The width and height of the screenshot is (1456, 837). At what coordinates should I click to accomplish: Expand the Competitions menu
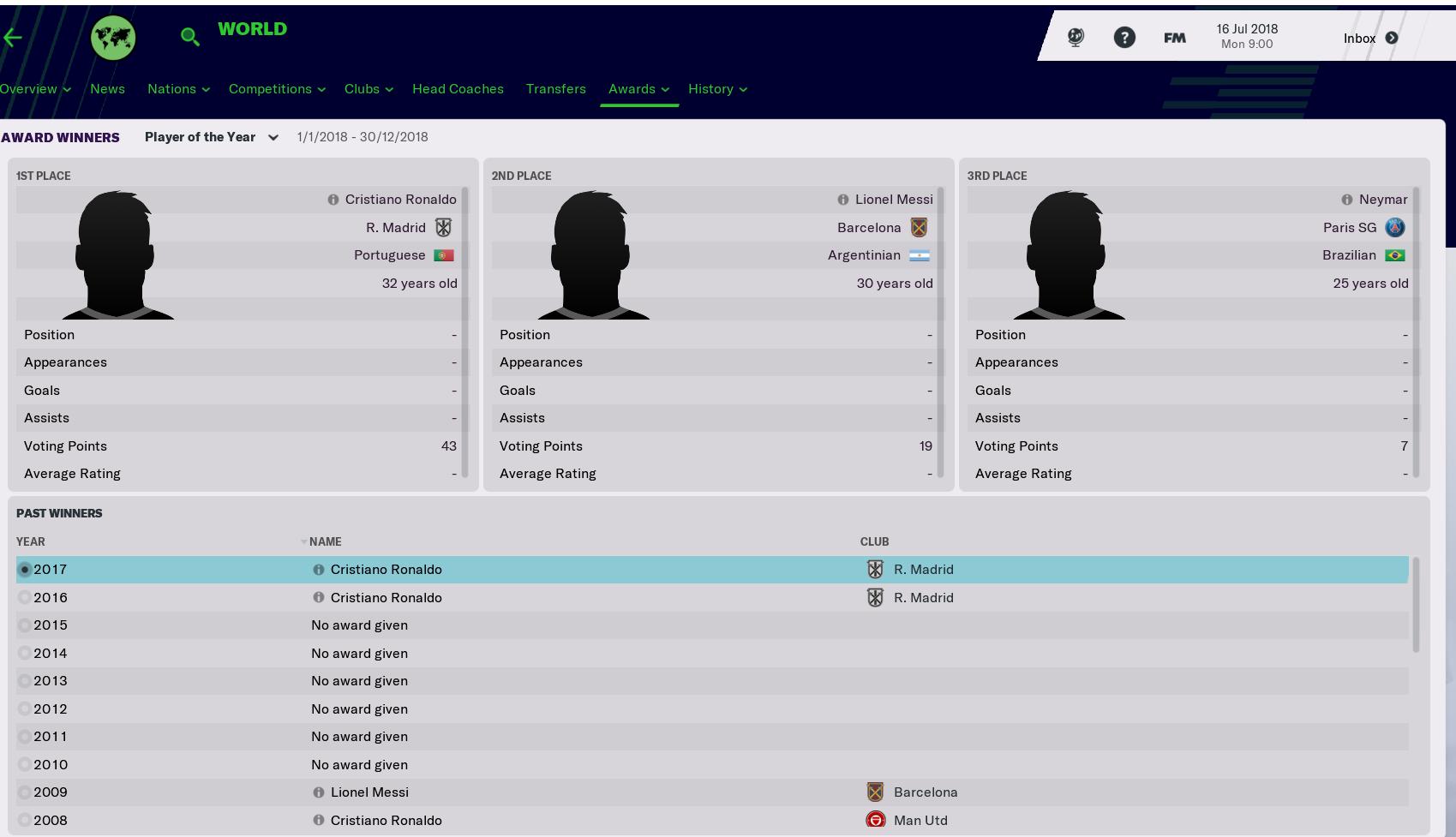pyautogui.click(x=276, y=89)
